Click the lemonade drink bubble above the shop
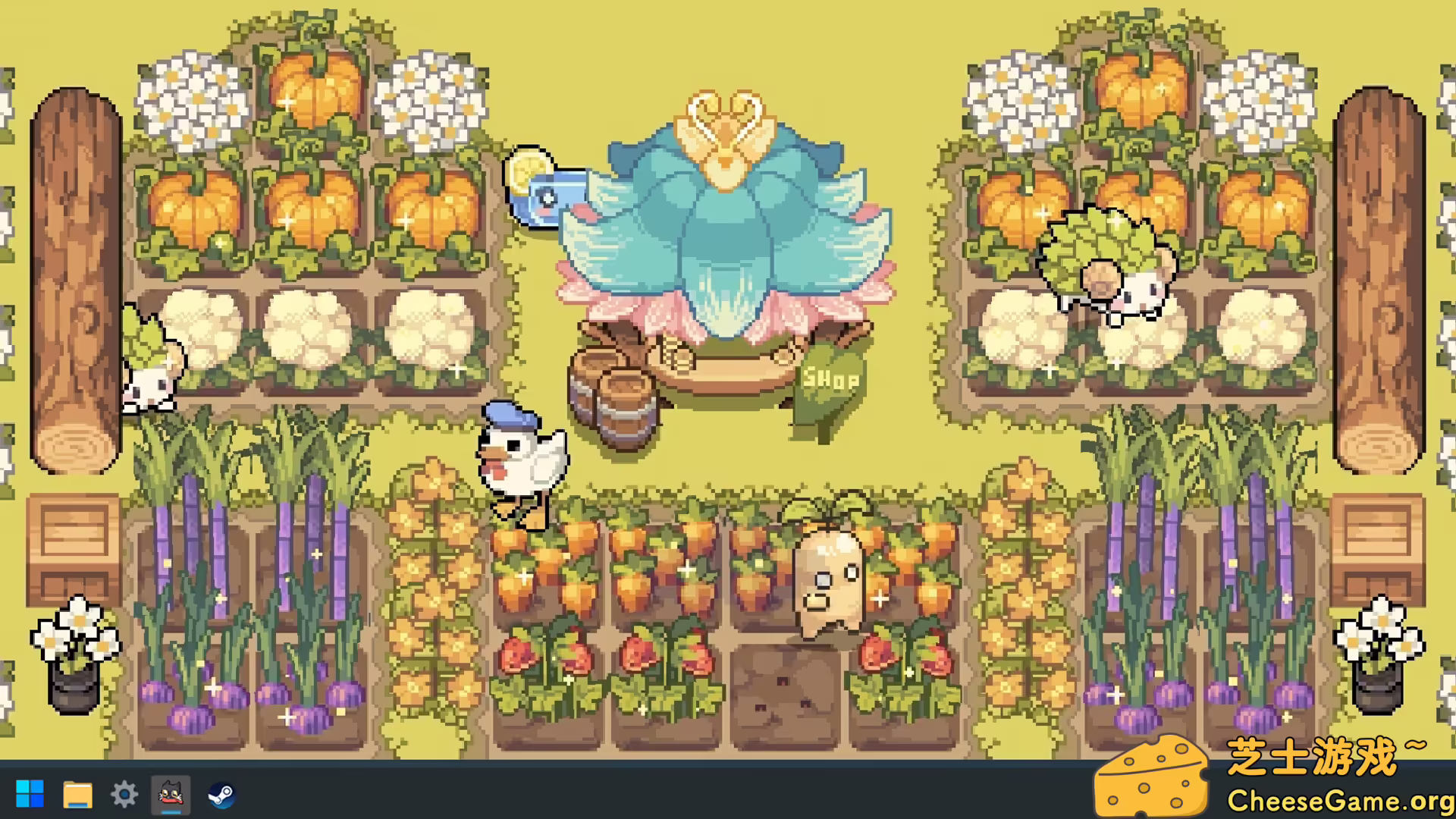 click(543, 190)
